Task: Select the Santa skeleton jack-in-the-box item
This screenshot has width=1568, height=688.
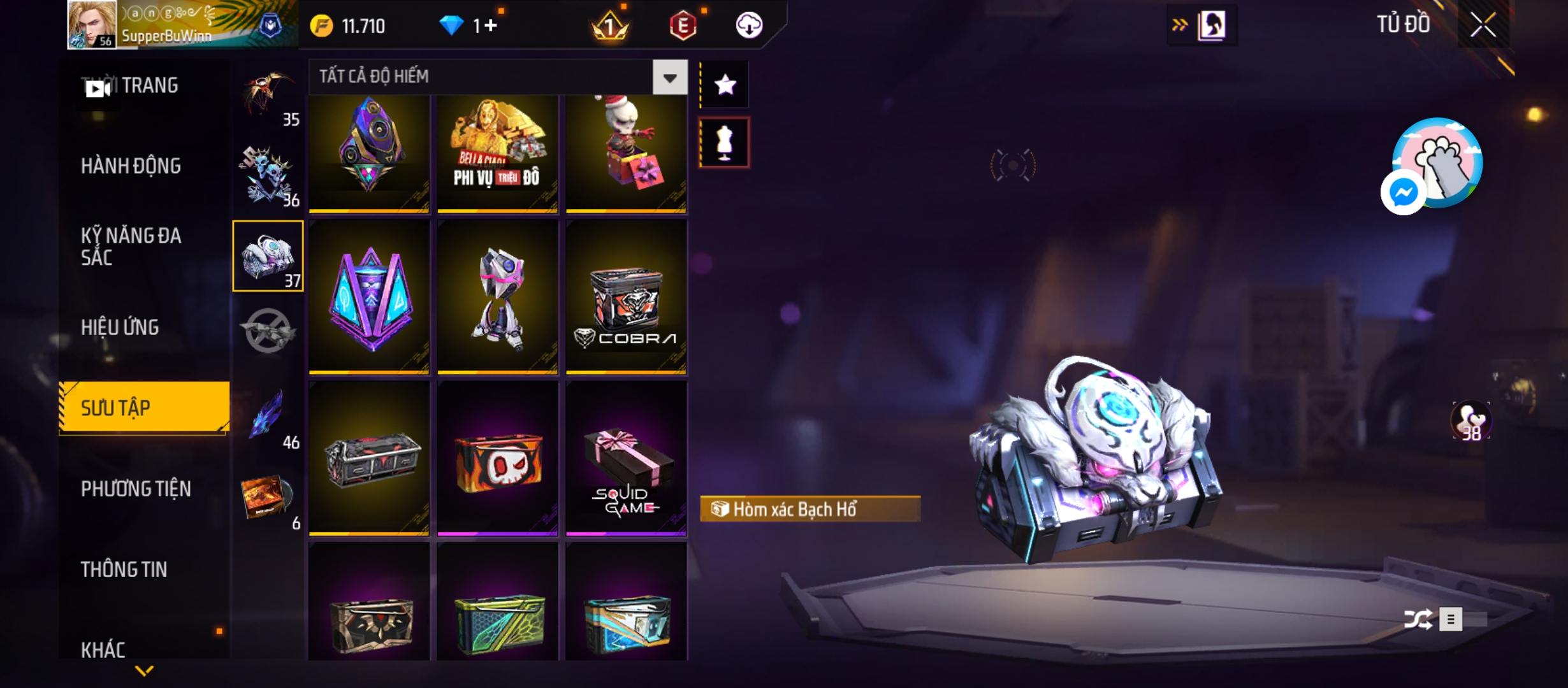Action: 626,154
